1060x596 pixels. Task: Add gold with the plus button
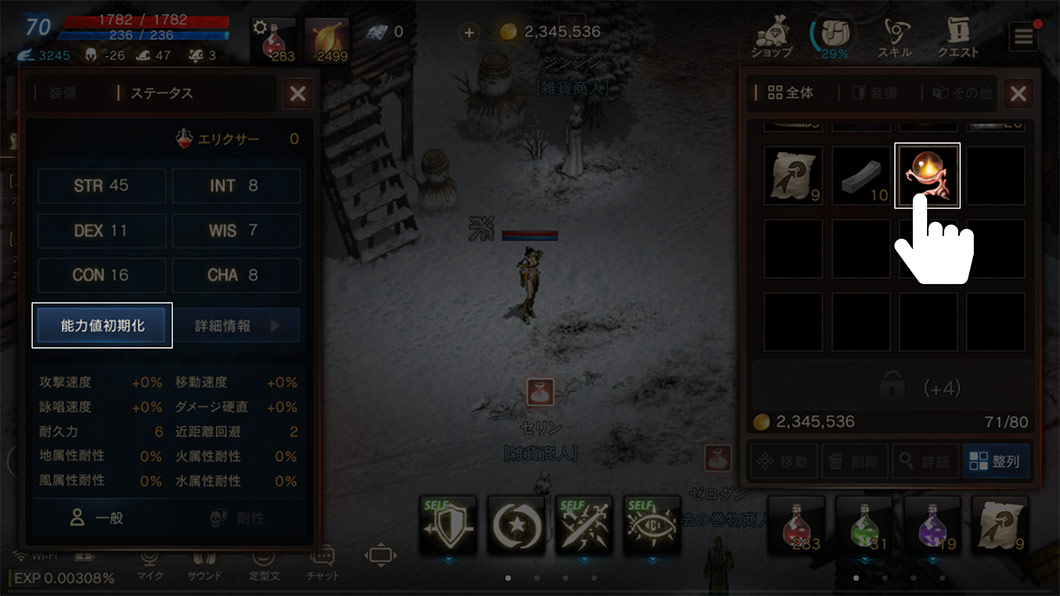(x=469, y=32)
